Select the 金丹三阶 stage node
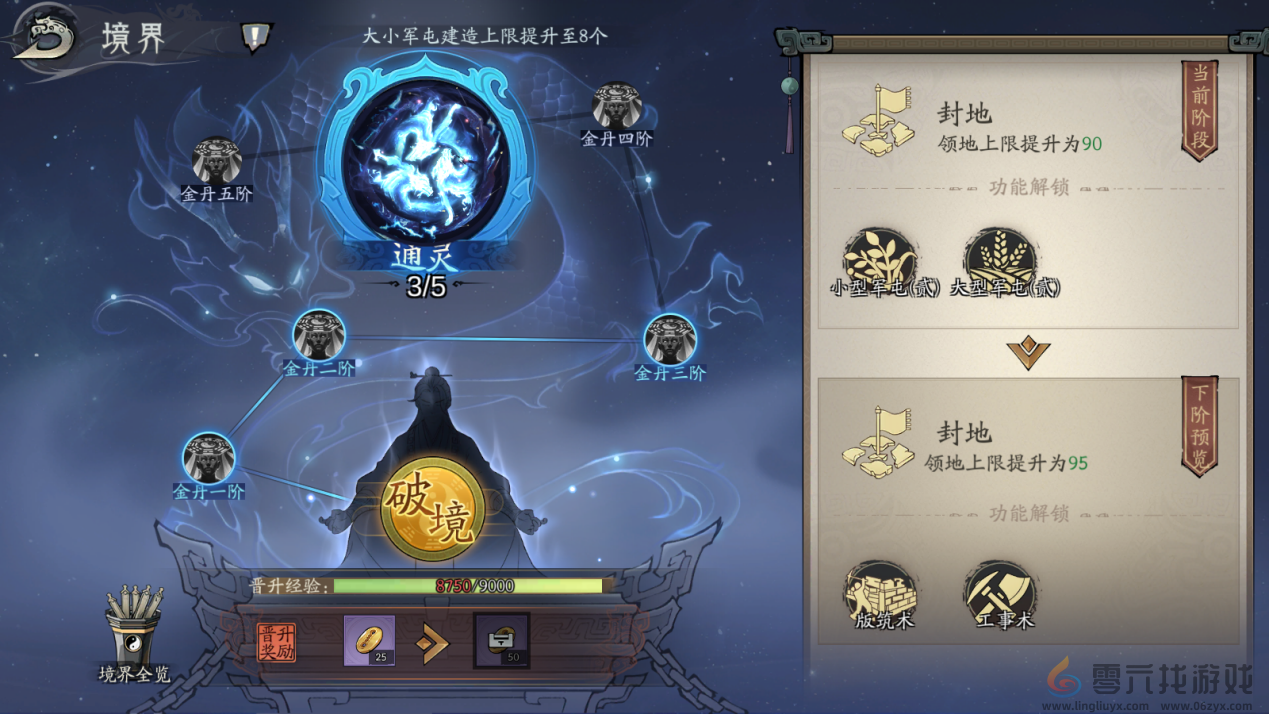 [x=670, y=340]
